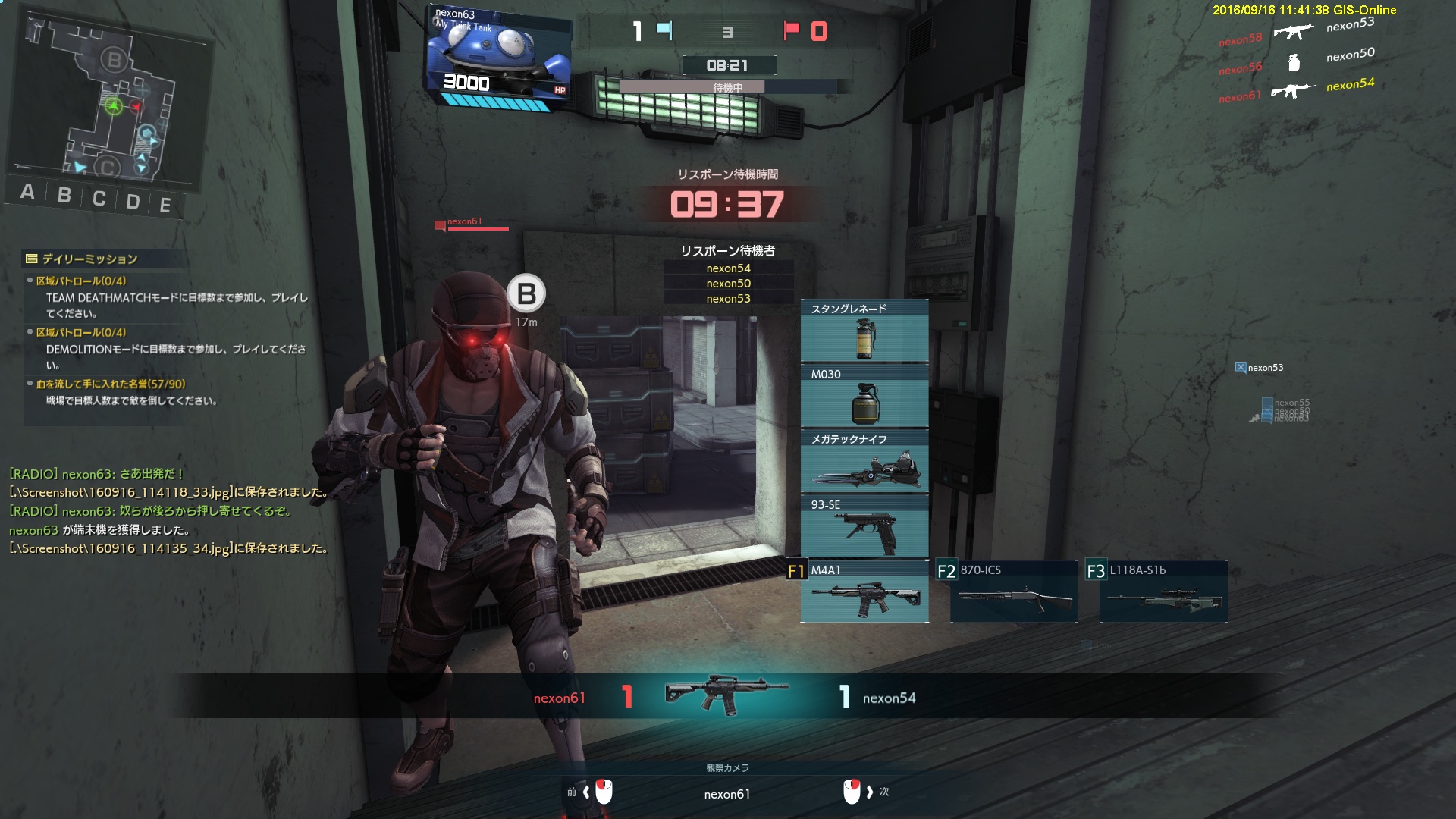Click the stun grenade slot

pos(864,331)
